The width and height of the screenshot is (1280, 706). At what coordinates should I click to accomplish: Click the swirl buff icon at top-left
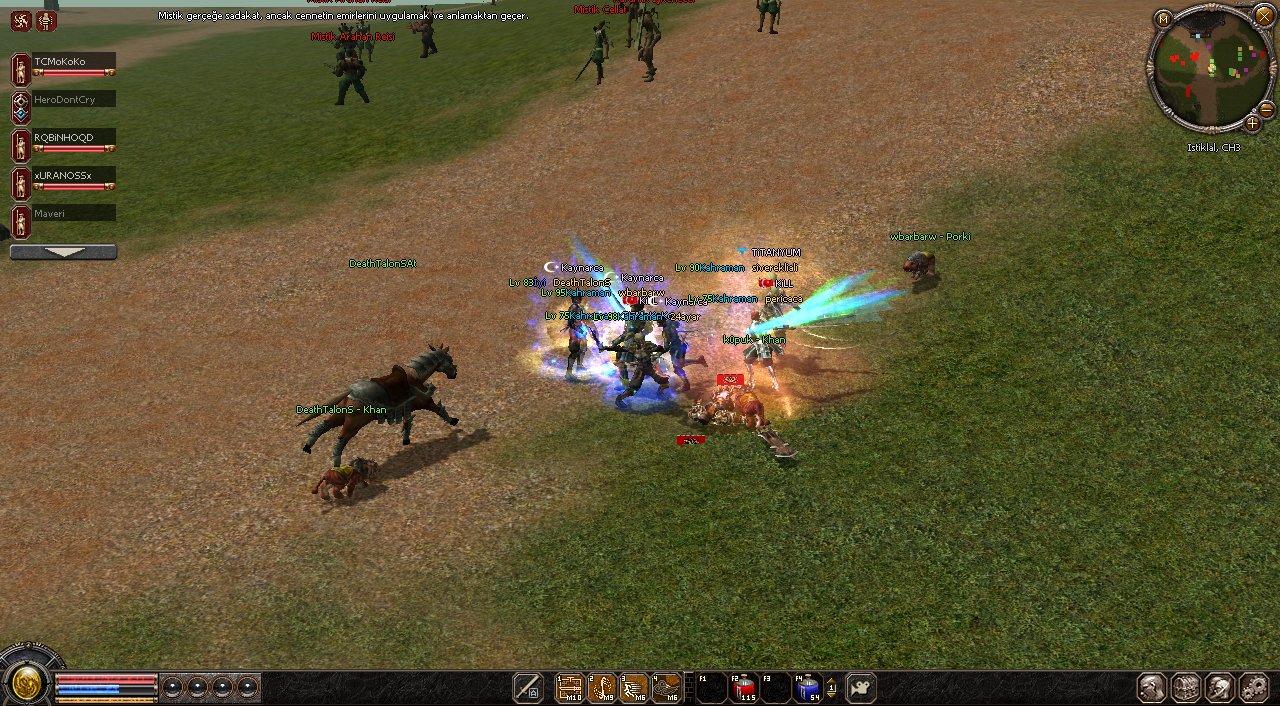[x=21, y=21]
